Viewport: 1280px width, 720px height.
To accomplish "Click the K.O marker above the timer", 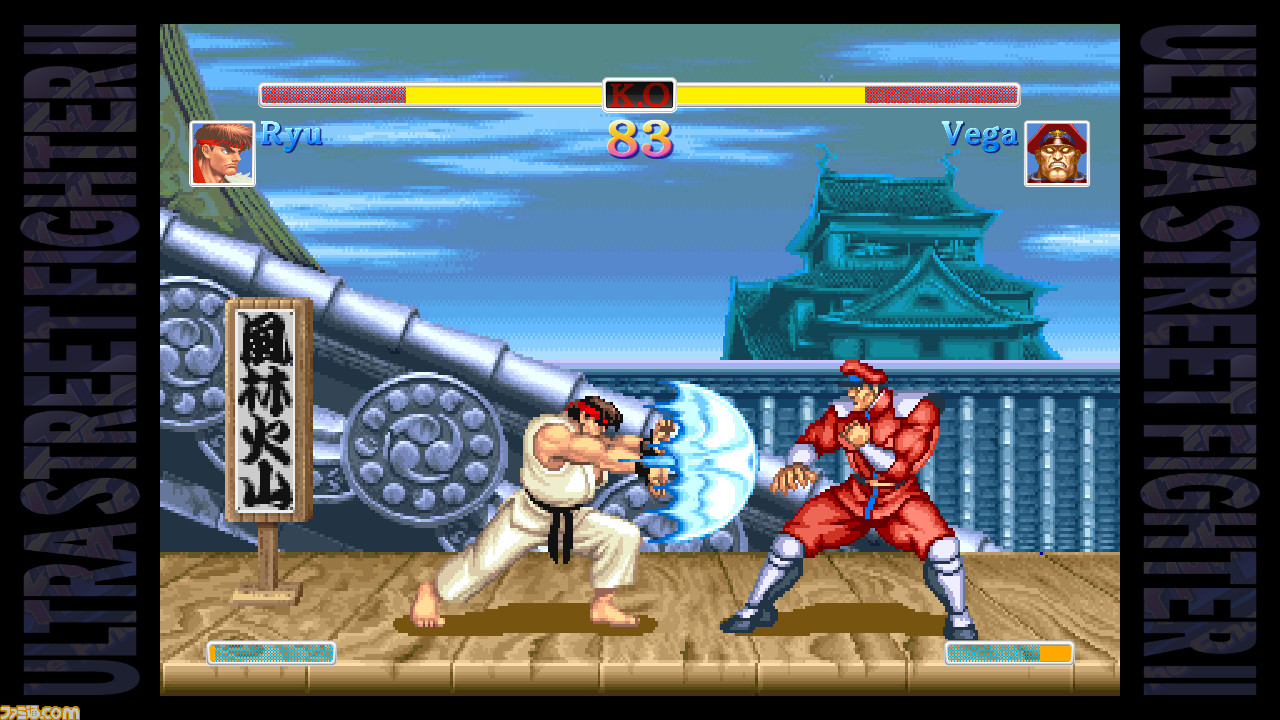I will pos(639,94).
